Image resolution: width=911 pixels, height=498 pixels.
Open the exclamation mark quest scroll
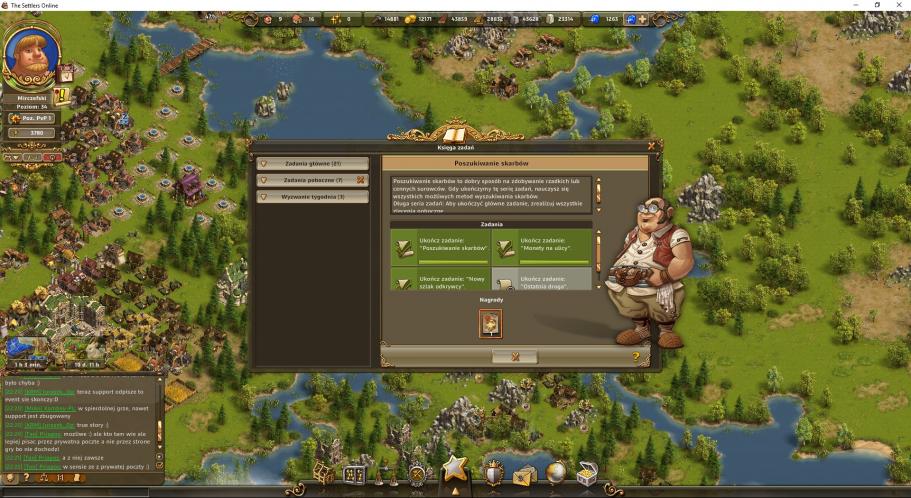(x=62, y=97)
